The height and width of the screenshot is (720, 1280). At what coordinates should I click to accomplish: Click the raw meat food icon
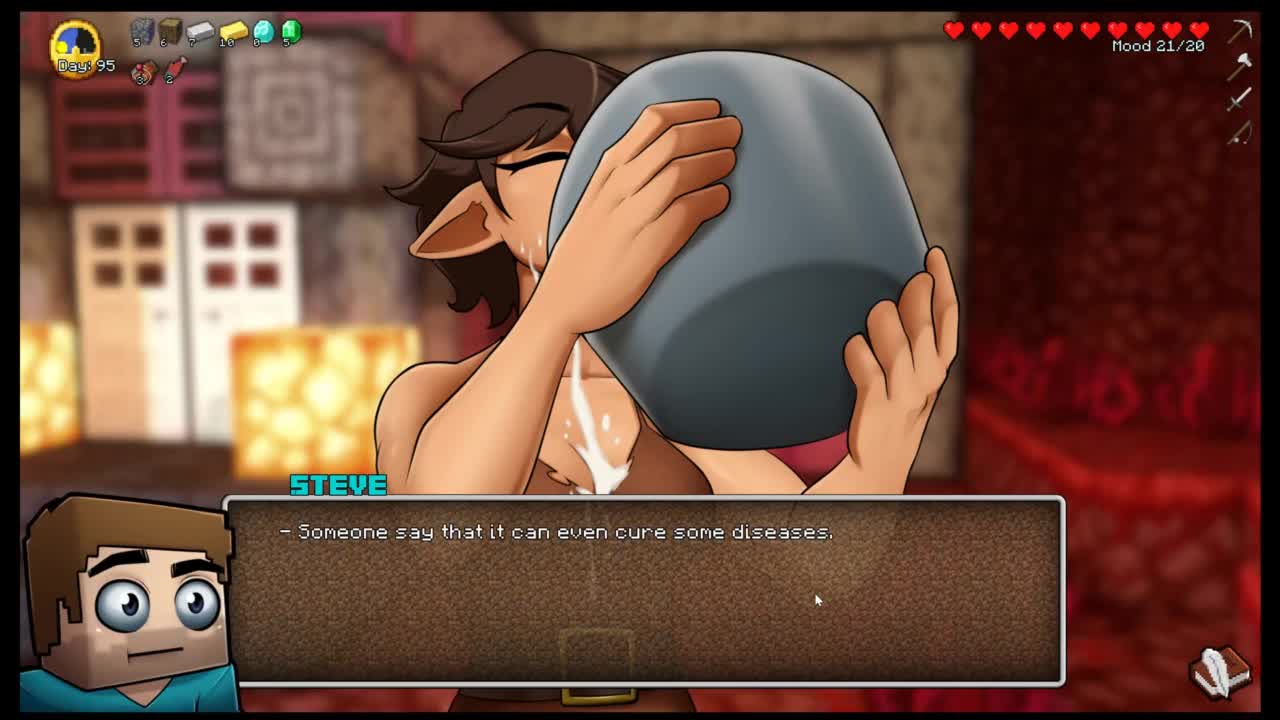point(175,70)
